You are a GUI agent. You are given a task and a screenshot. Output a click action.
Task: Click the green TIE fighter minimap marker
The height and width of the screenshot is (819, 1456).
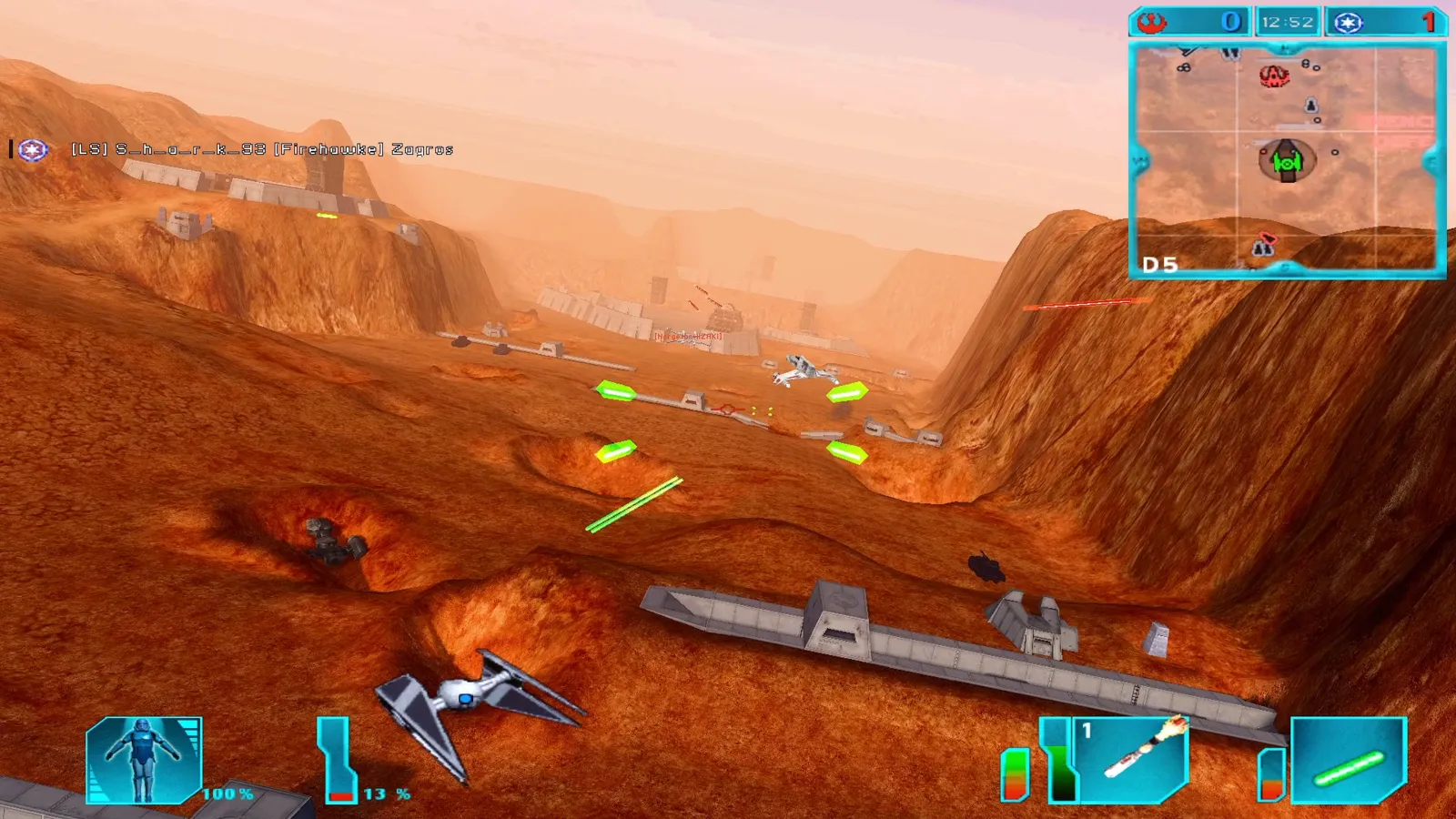(1286, 163)
